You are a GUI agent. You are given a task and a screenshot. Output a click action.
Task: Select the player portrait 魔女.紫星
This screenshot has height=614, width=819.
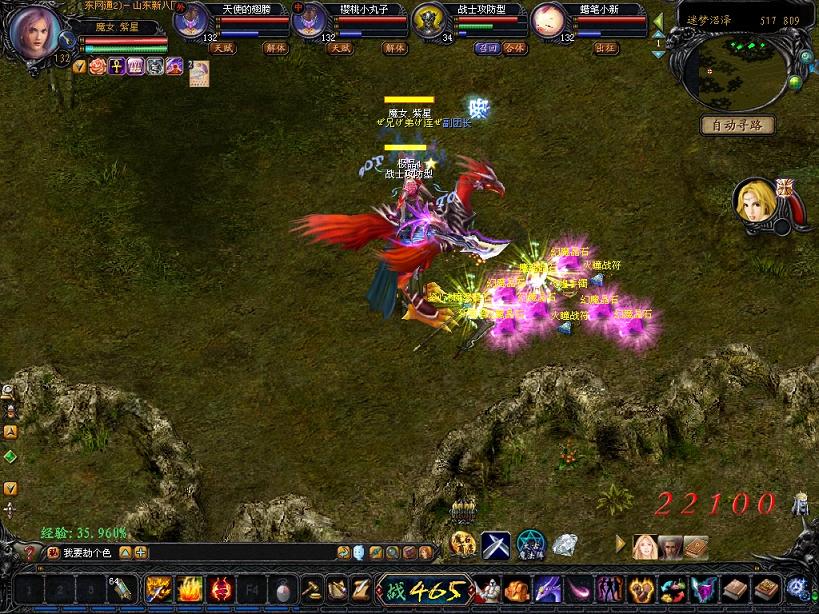34,32
